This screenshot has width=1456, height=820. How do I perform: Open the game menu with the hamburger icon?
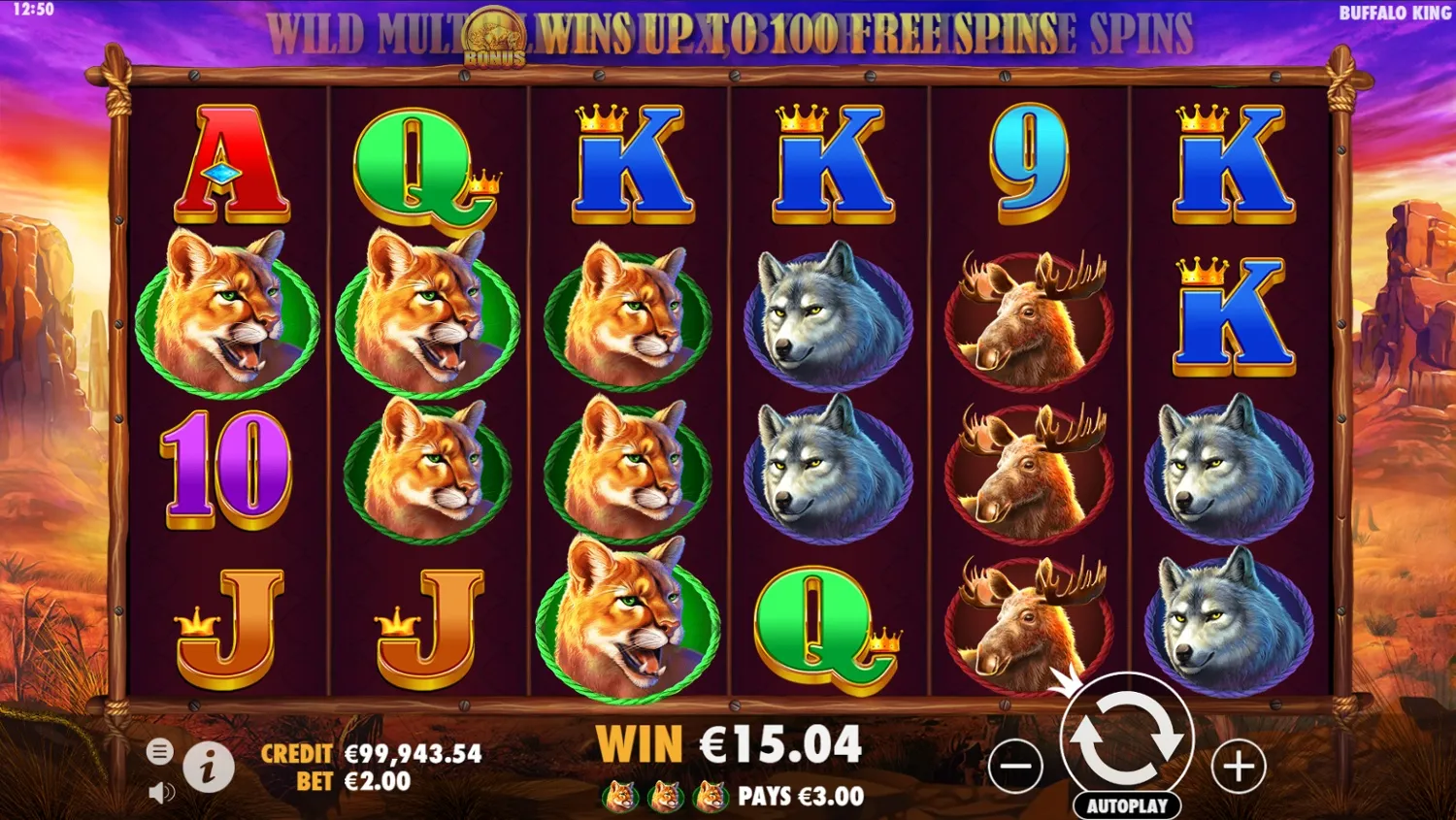pyautogui.click(x=161, y=751)
